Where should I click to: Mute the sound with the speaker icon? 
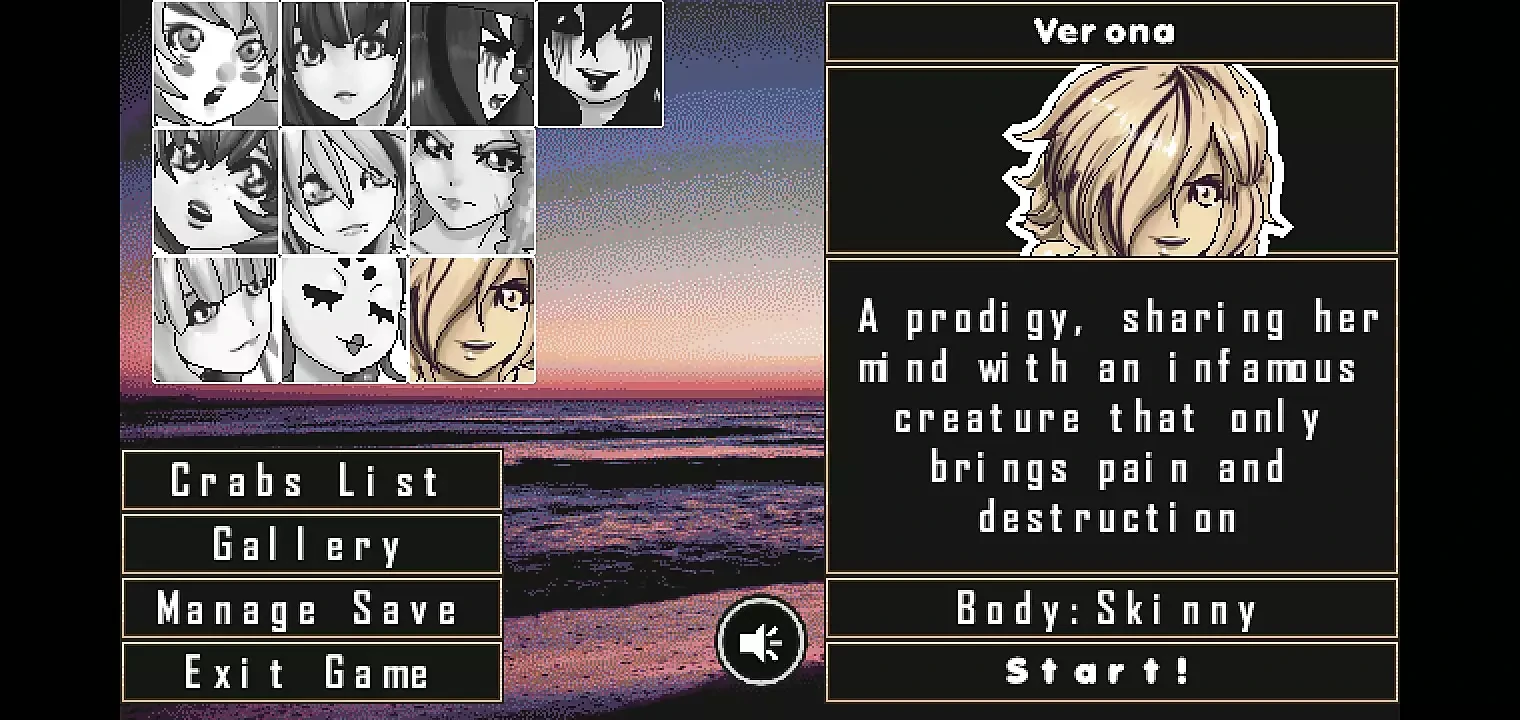761,640
